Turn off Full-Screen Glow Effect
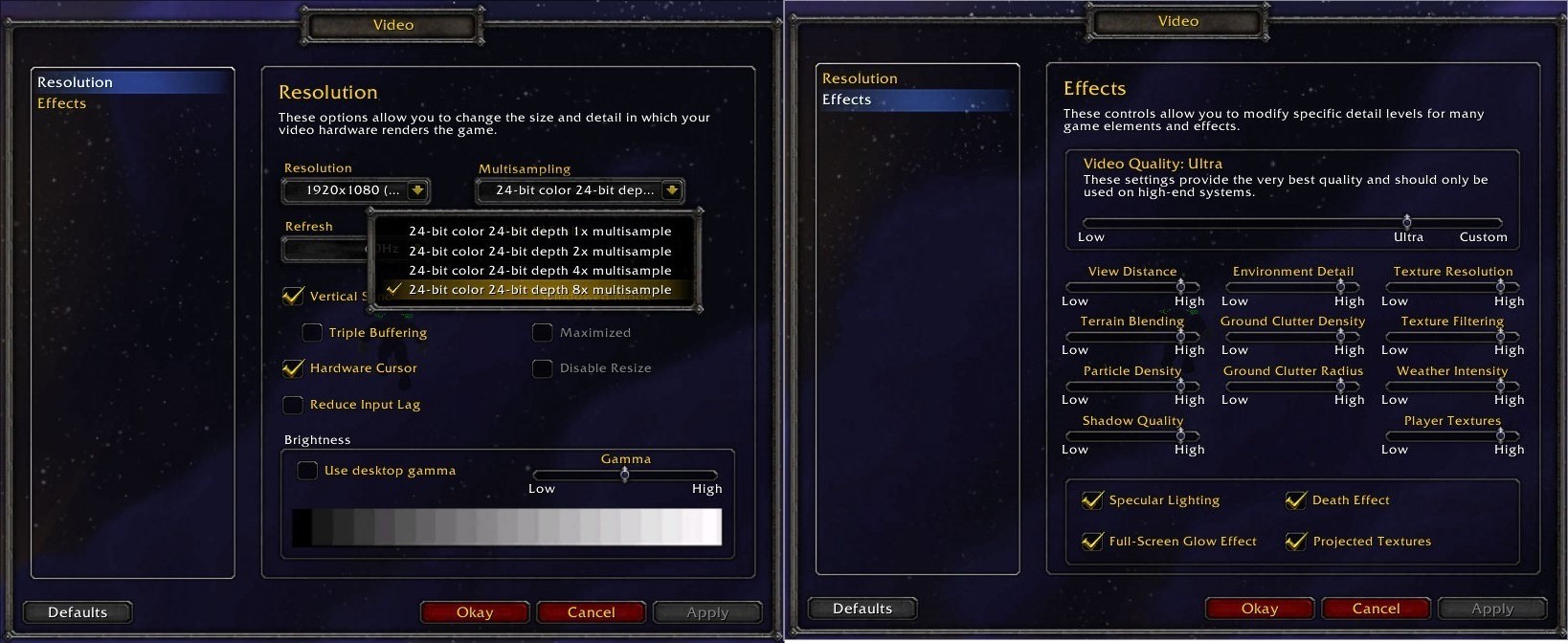 (x=1092, y=542)
